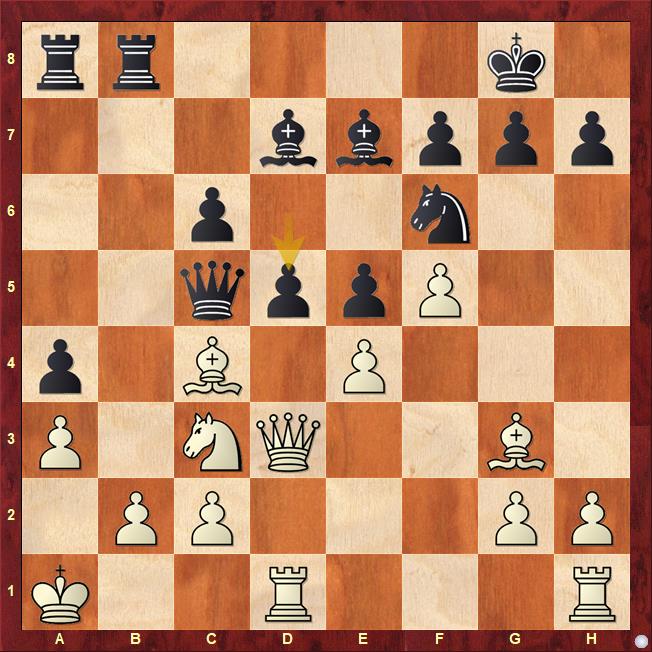Choose the black knight

click(441, 213)
